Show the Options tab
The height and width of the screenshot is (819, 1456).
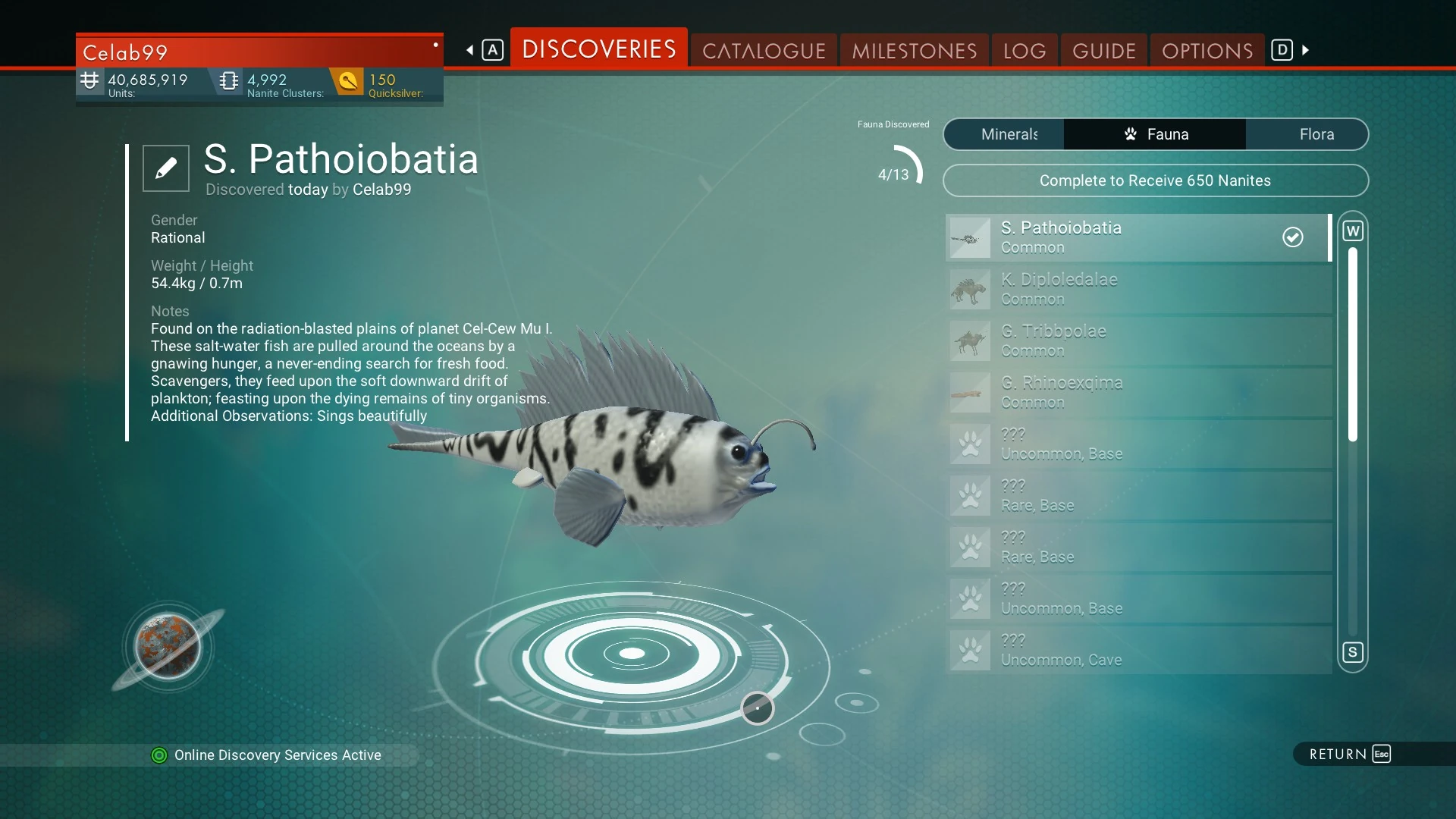[x=1207, y=51]
